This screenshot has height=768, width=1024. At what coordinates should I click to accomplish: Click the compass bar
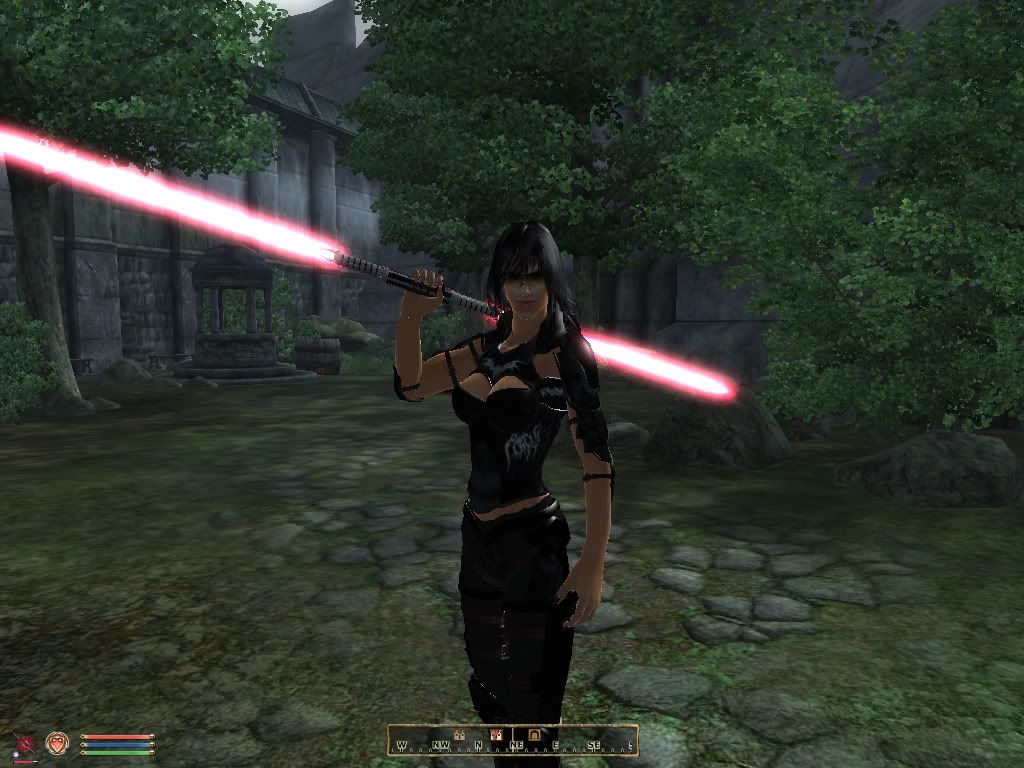pos(513,740)
